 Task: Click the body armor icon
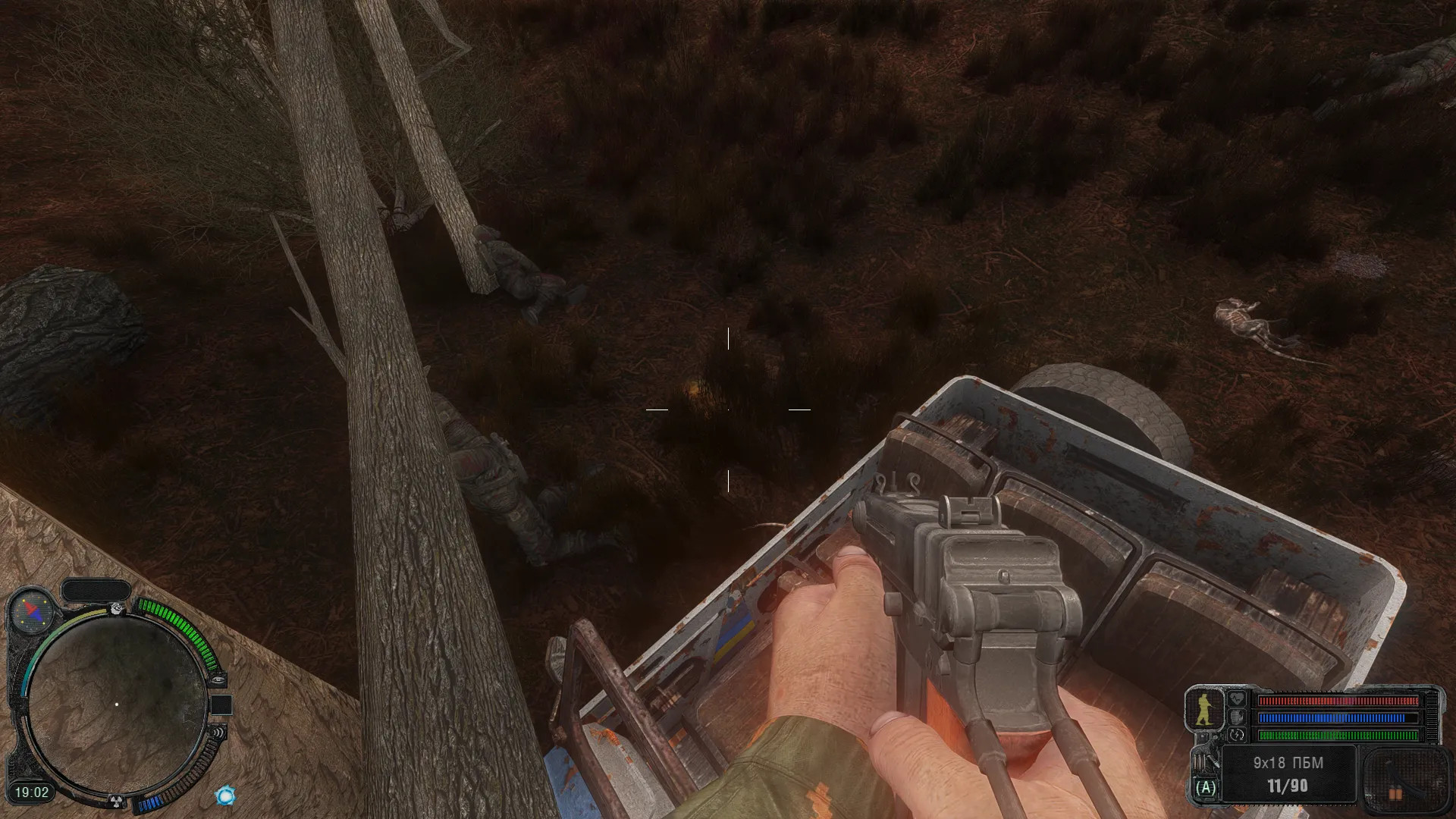[1237, 717]
